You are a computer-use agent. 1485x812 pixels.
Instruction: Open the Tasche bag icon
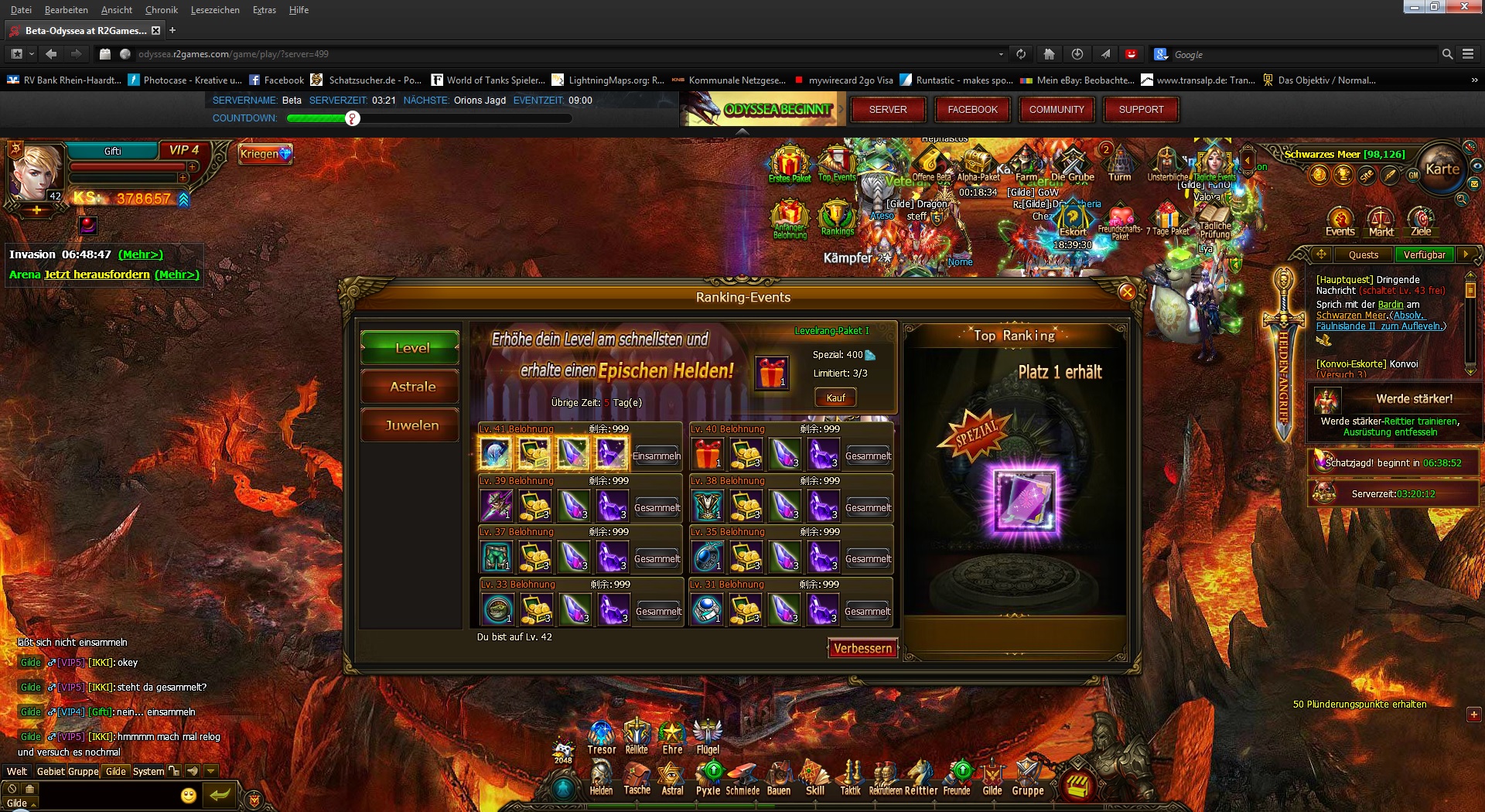[x=637, y=777]
